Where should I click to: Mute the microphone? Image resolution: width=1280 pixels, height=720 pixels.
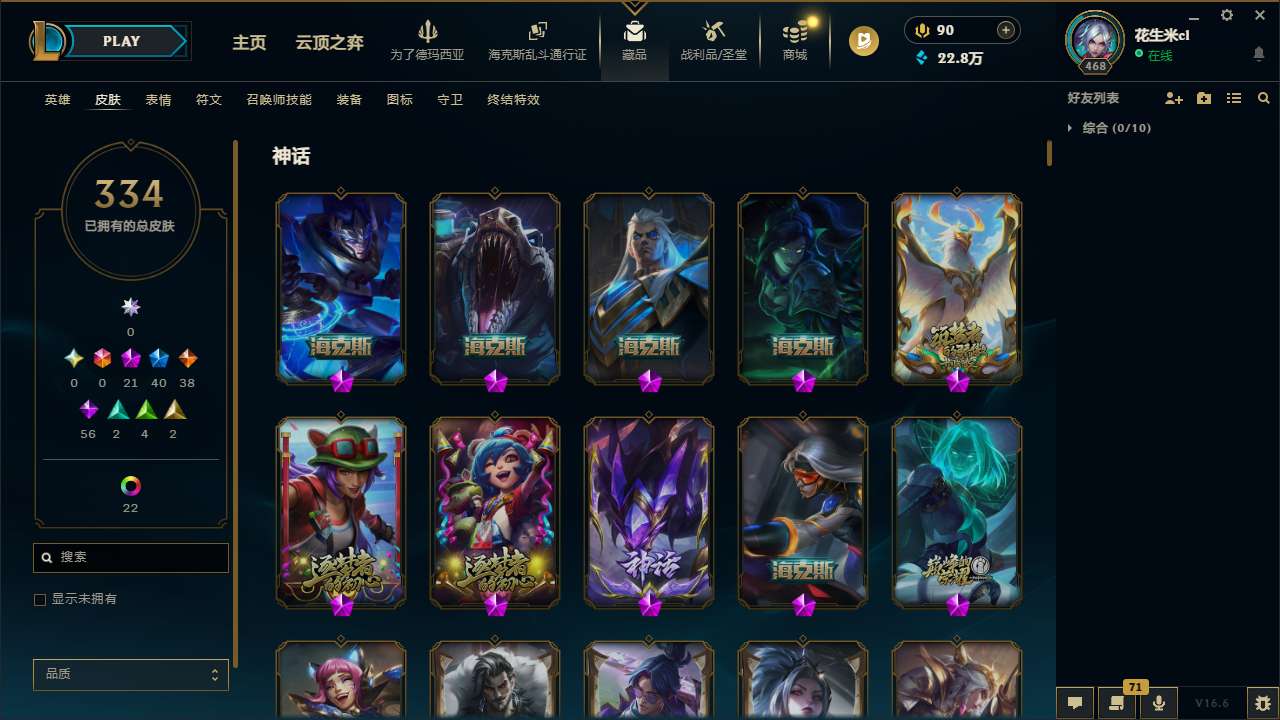tap(1158, 703)
